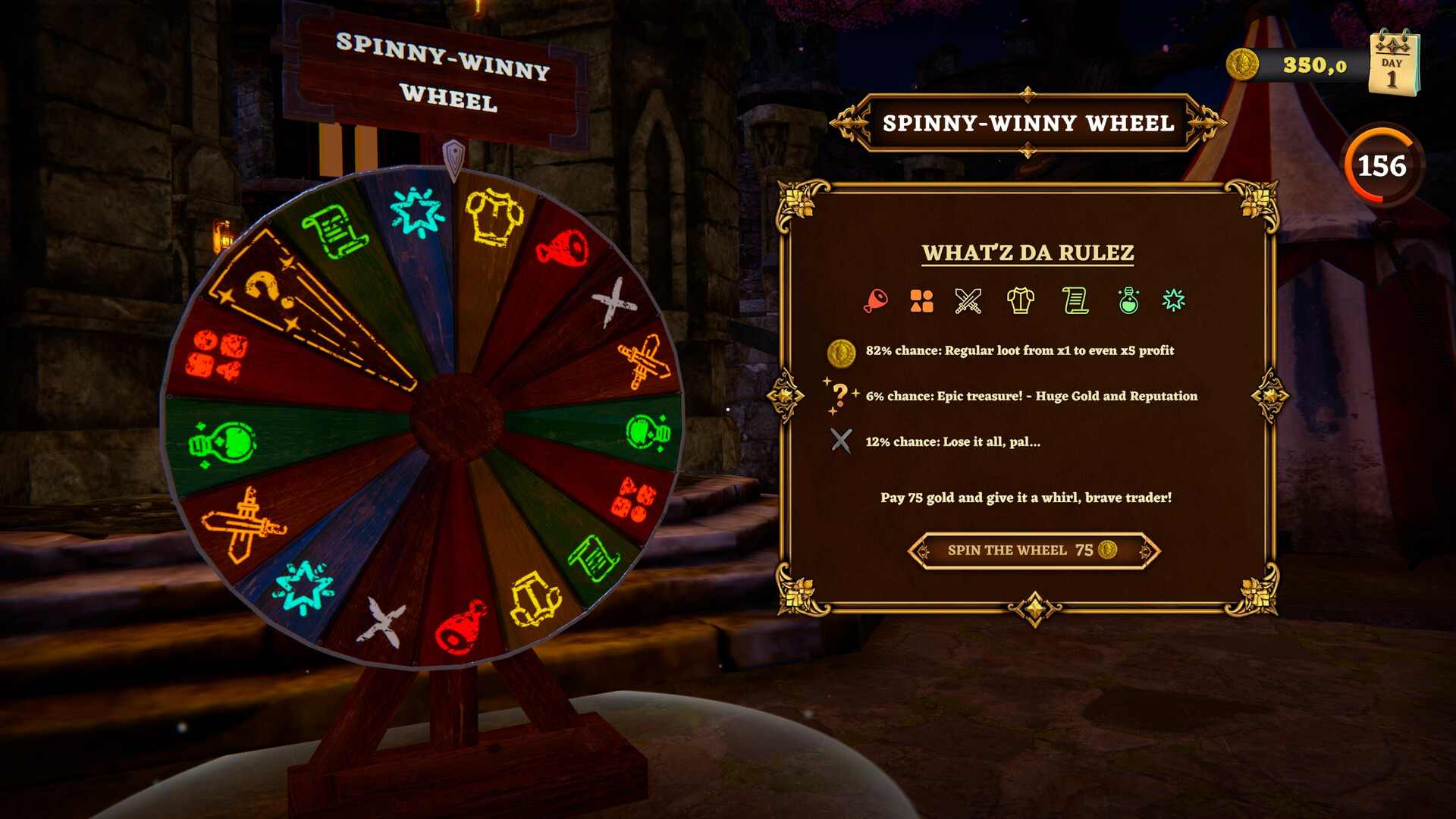Spin the wheel for 75 gold
1456x819 pixels.
tap(1033, 551)
